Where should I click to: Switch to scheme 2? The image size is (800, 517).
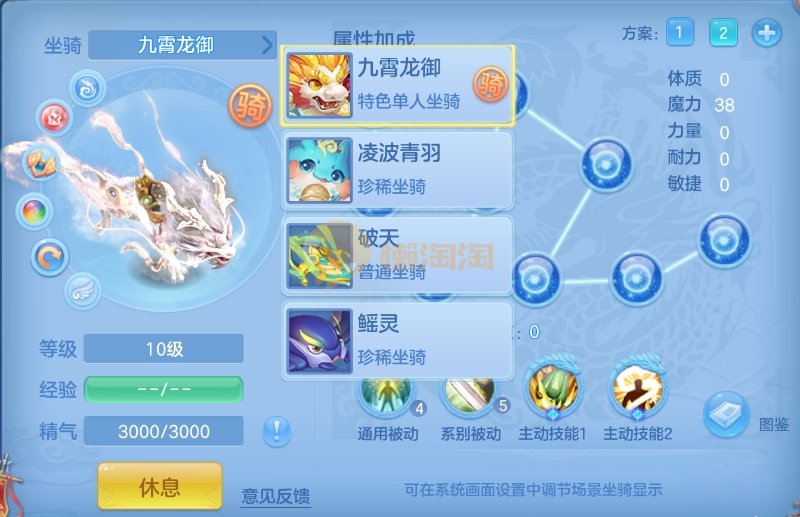coord(723,33)
